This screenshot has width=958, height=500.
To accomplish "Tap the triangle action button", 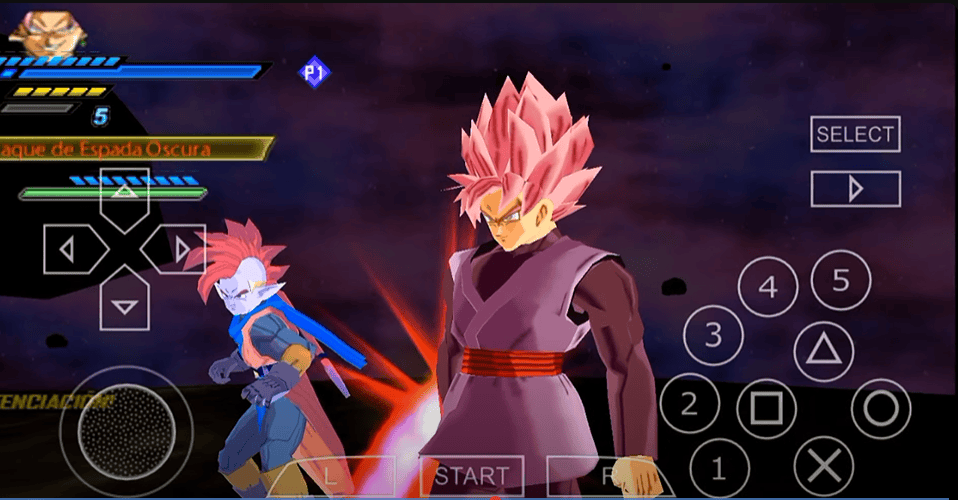I will click(x=823, y=351).
